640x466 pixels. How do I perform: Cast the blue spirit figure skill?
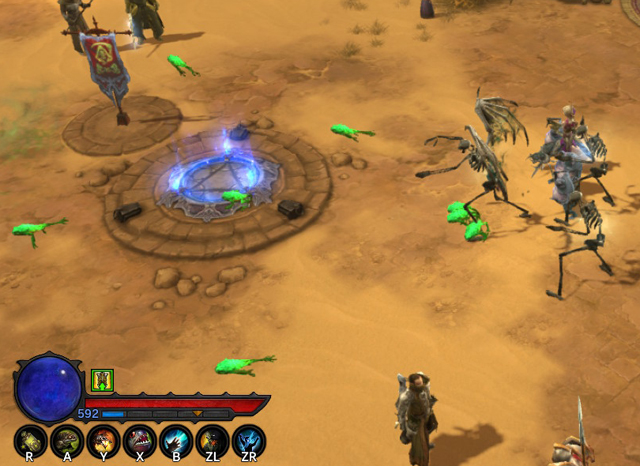pos(249,440)
